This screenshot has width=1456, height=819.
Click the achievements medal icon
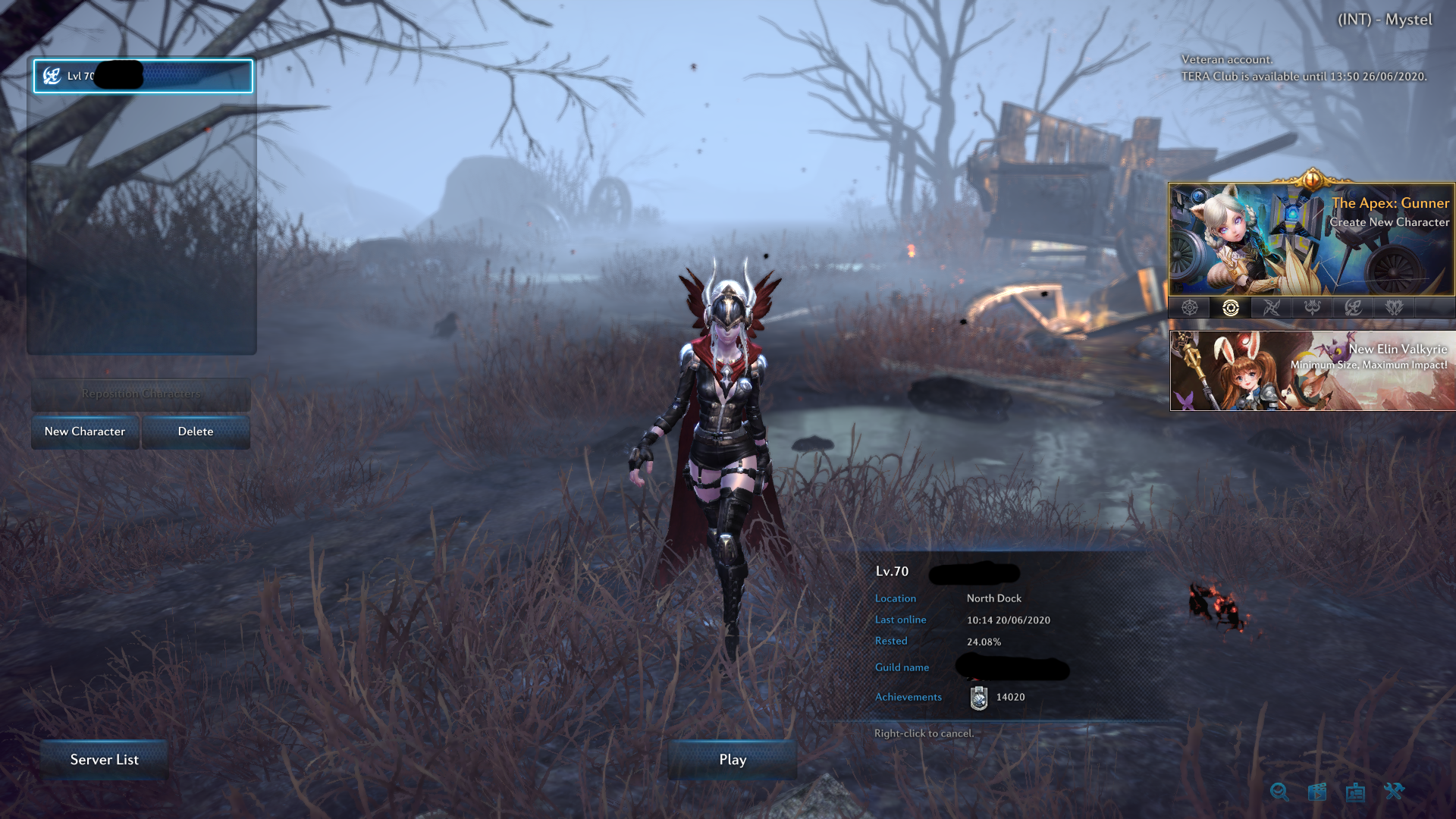[x=977, y=698]
